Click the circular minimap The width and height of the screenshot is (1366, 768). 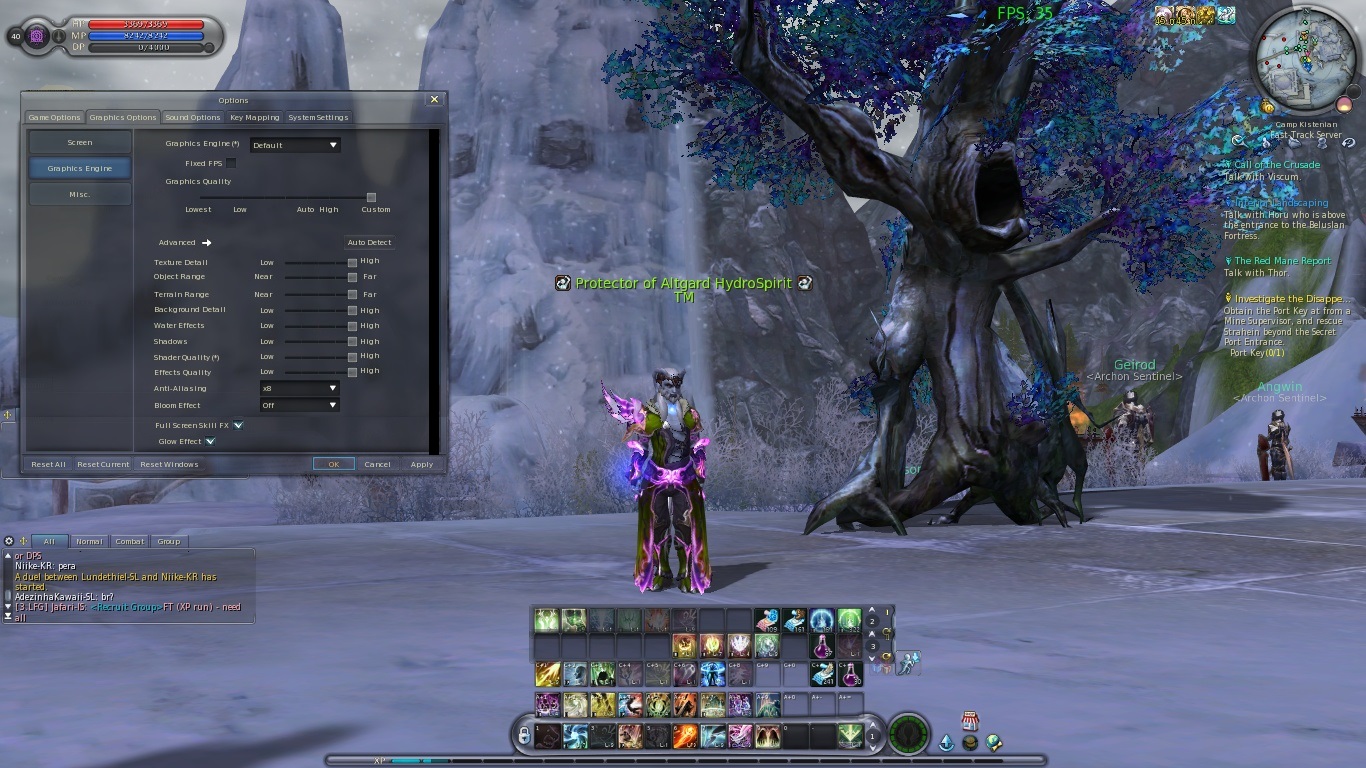pyautogui.click(x=1304, y=58)
